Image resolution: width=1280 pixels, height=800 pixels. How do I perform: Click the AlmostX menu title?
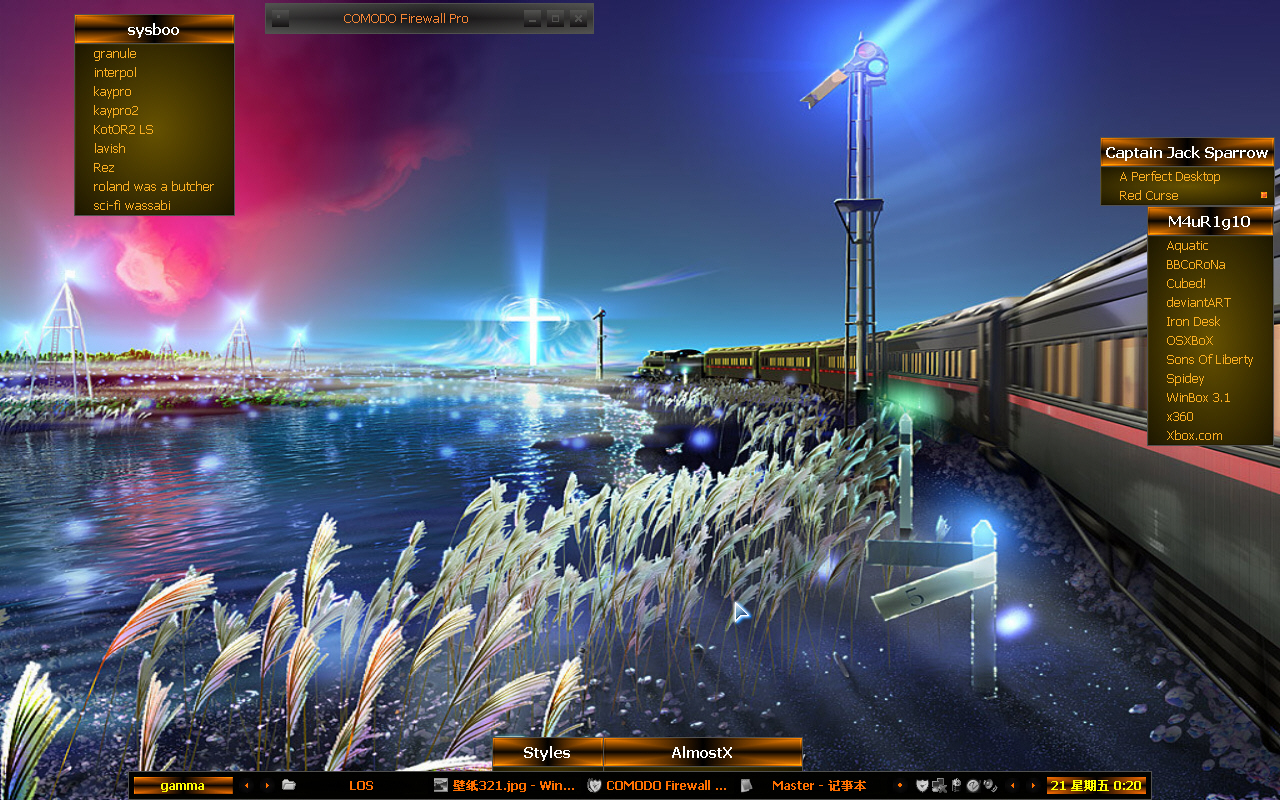[x=702, y=753]
